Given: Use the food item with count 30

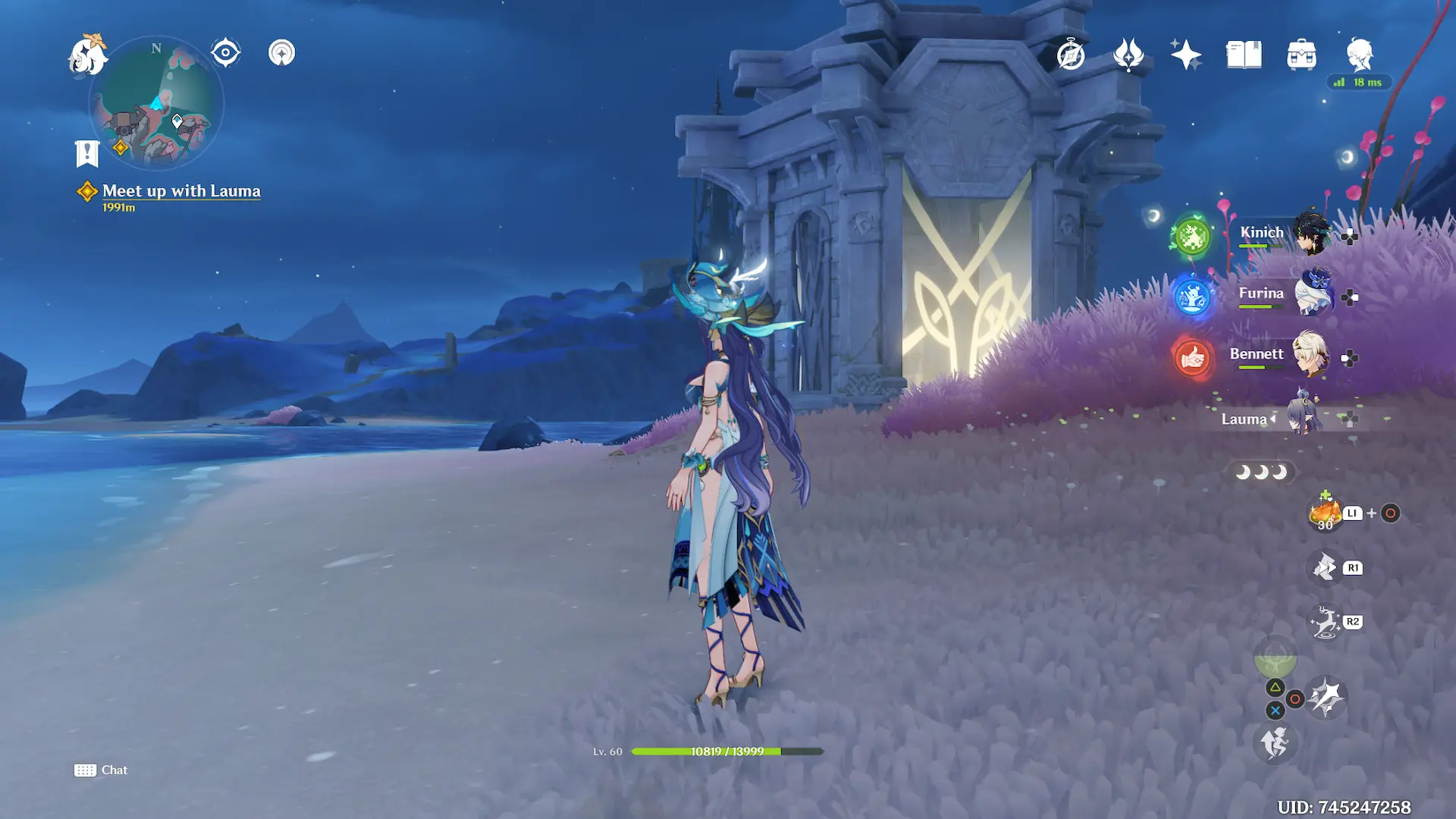Looking at the screenshot, I should click(x=1325, y=513).
